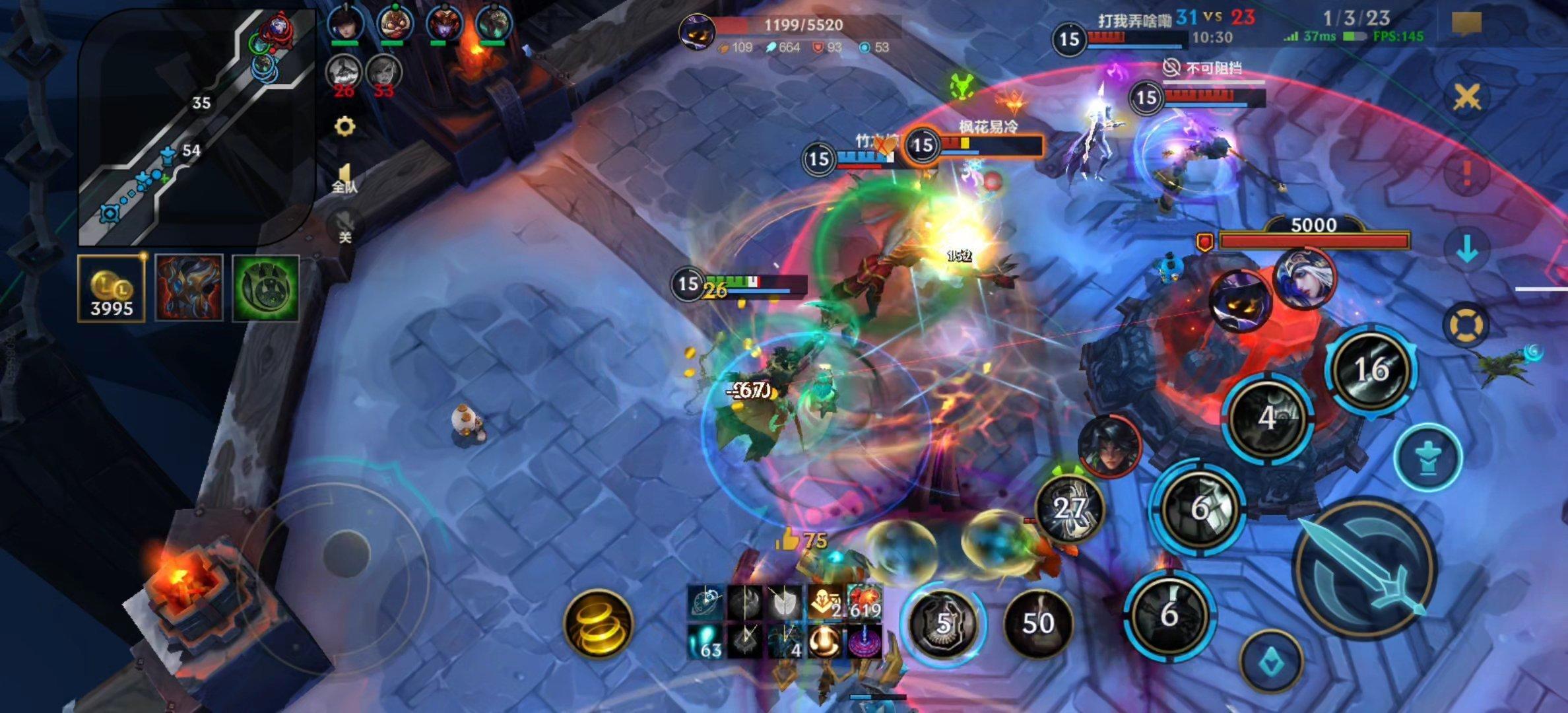Open the minimap
Image resolution: width=1568 pixels, height=713 pixels.
coord(196,125)
